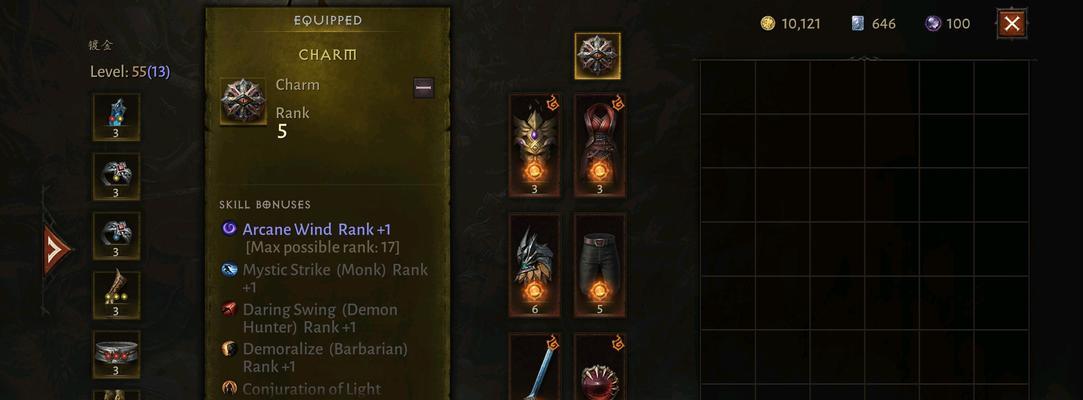This screenshot has height=400, width=1083.
Task: Collapse the charm tooltip with the minus button
Action: pyautogui.click(x=423, y=88)
